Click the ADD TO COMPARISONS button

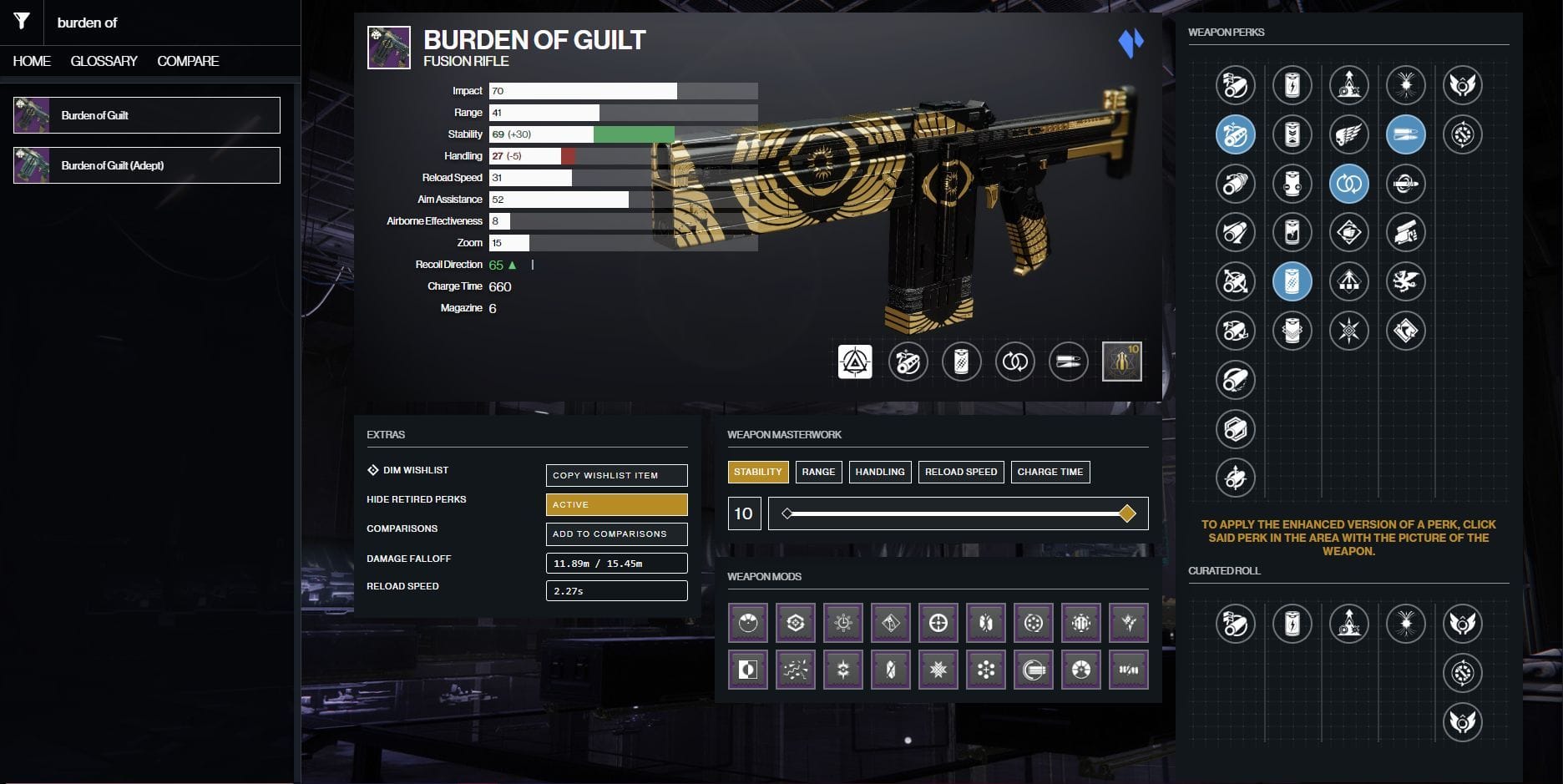(x=616, y=534)
